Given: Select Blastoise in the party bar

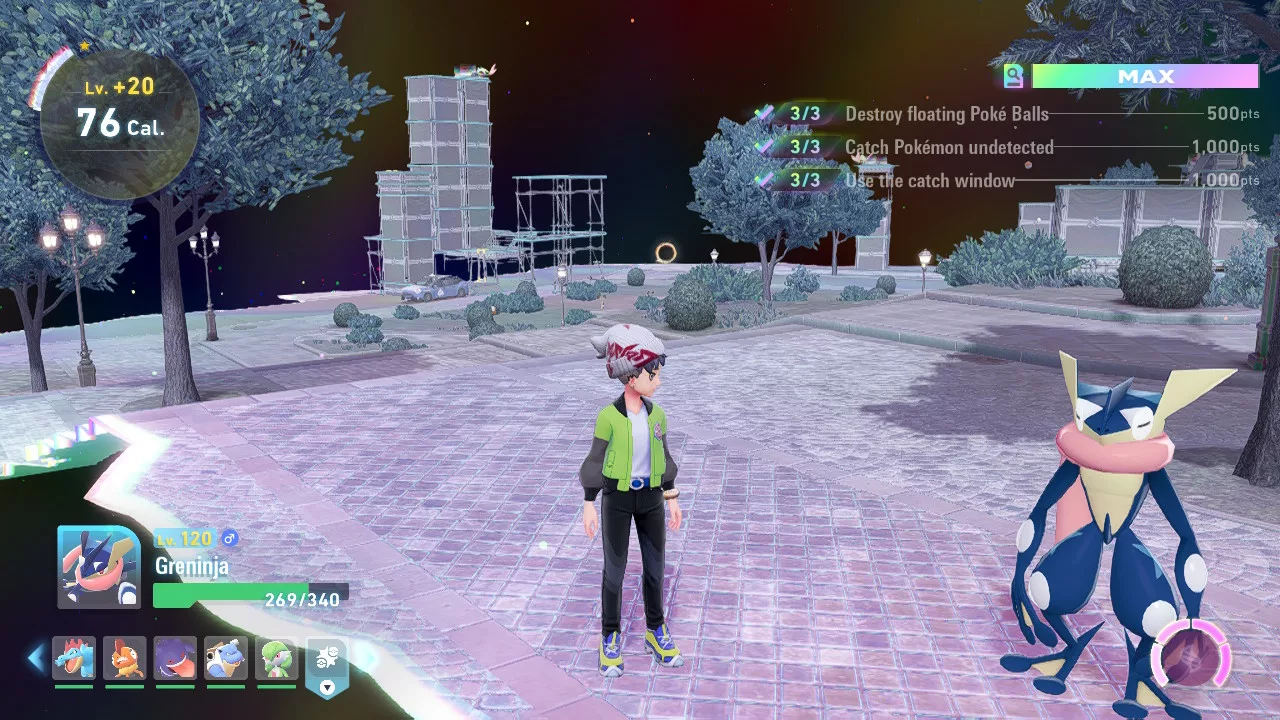Looking at the screenshot, I should [x=226, y=657].
